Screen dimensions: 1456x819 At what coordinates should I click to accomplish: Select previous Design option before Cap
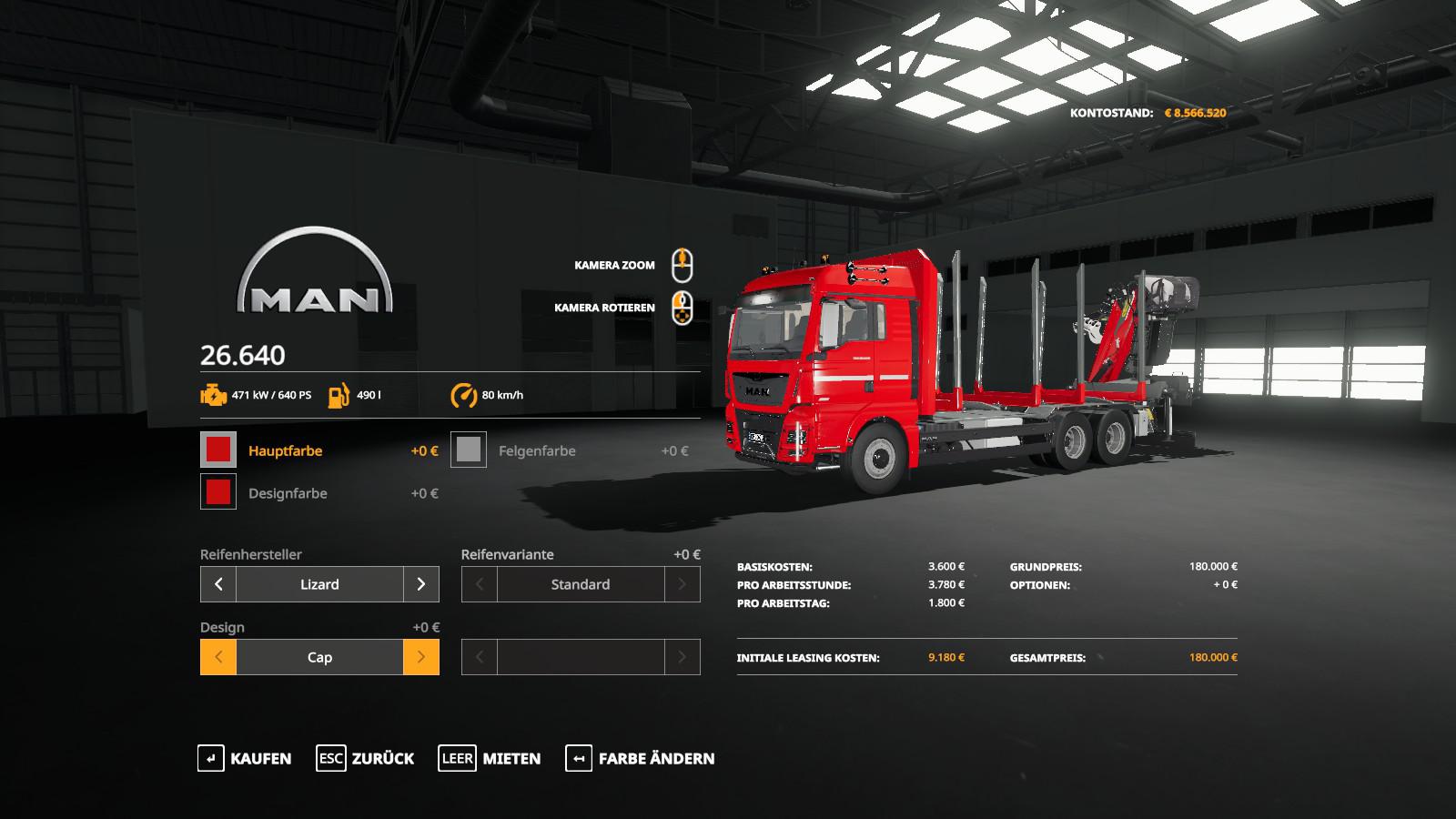(218, 657)
